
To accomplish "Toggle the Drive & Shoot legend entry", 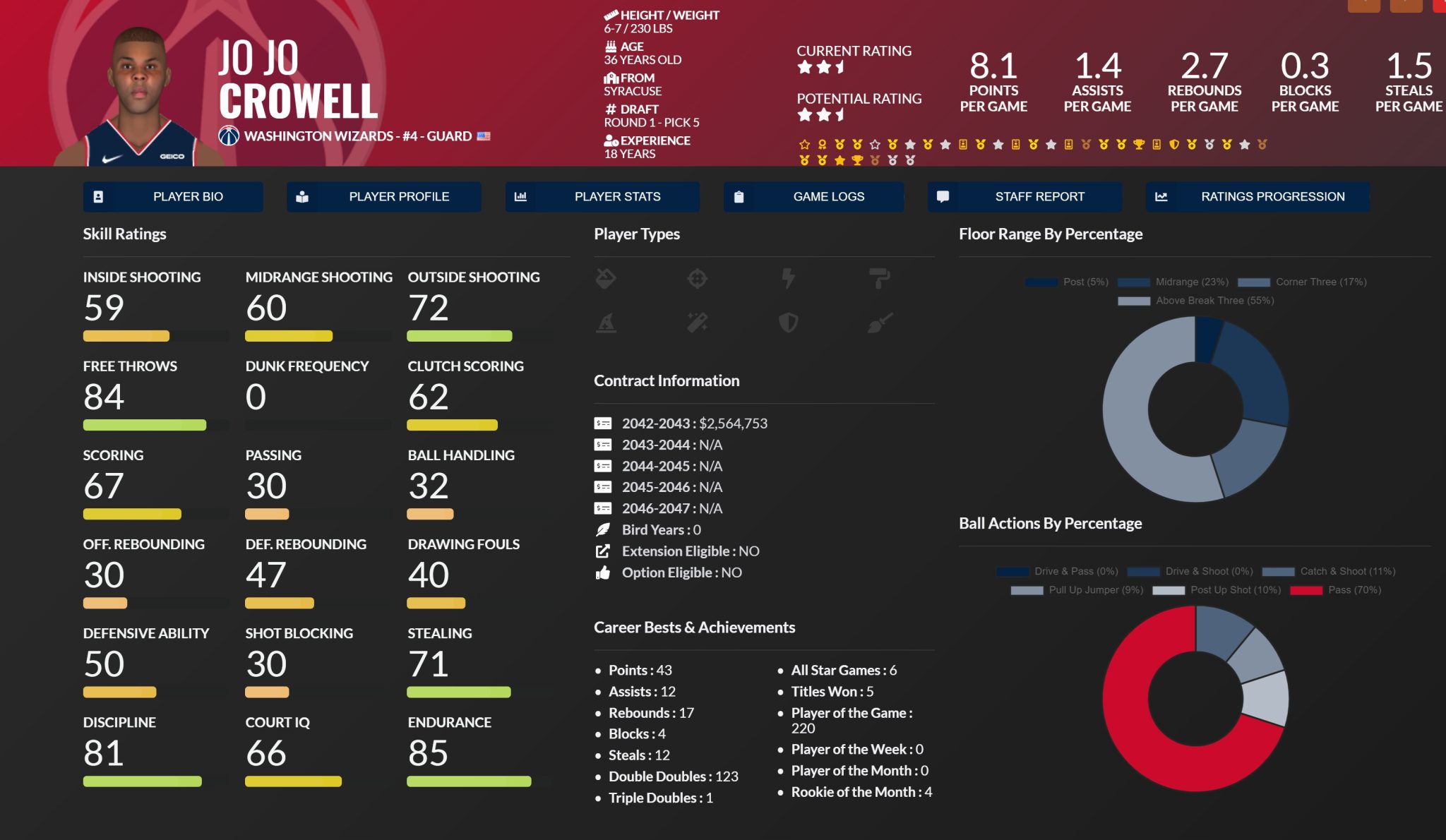I will point(1190,572).
